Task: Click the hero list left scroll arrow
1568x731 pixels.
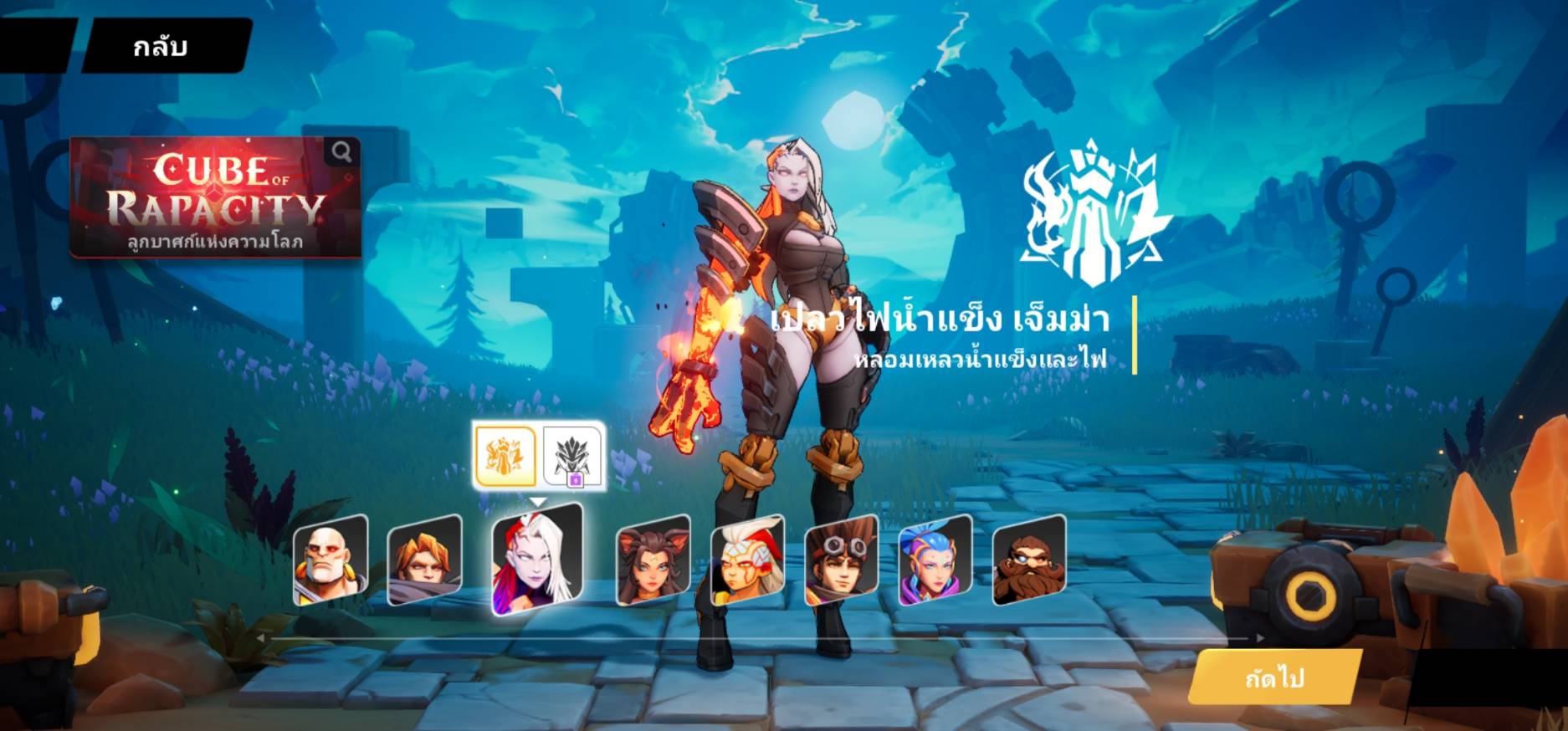Action: pos(261,638)
